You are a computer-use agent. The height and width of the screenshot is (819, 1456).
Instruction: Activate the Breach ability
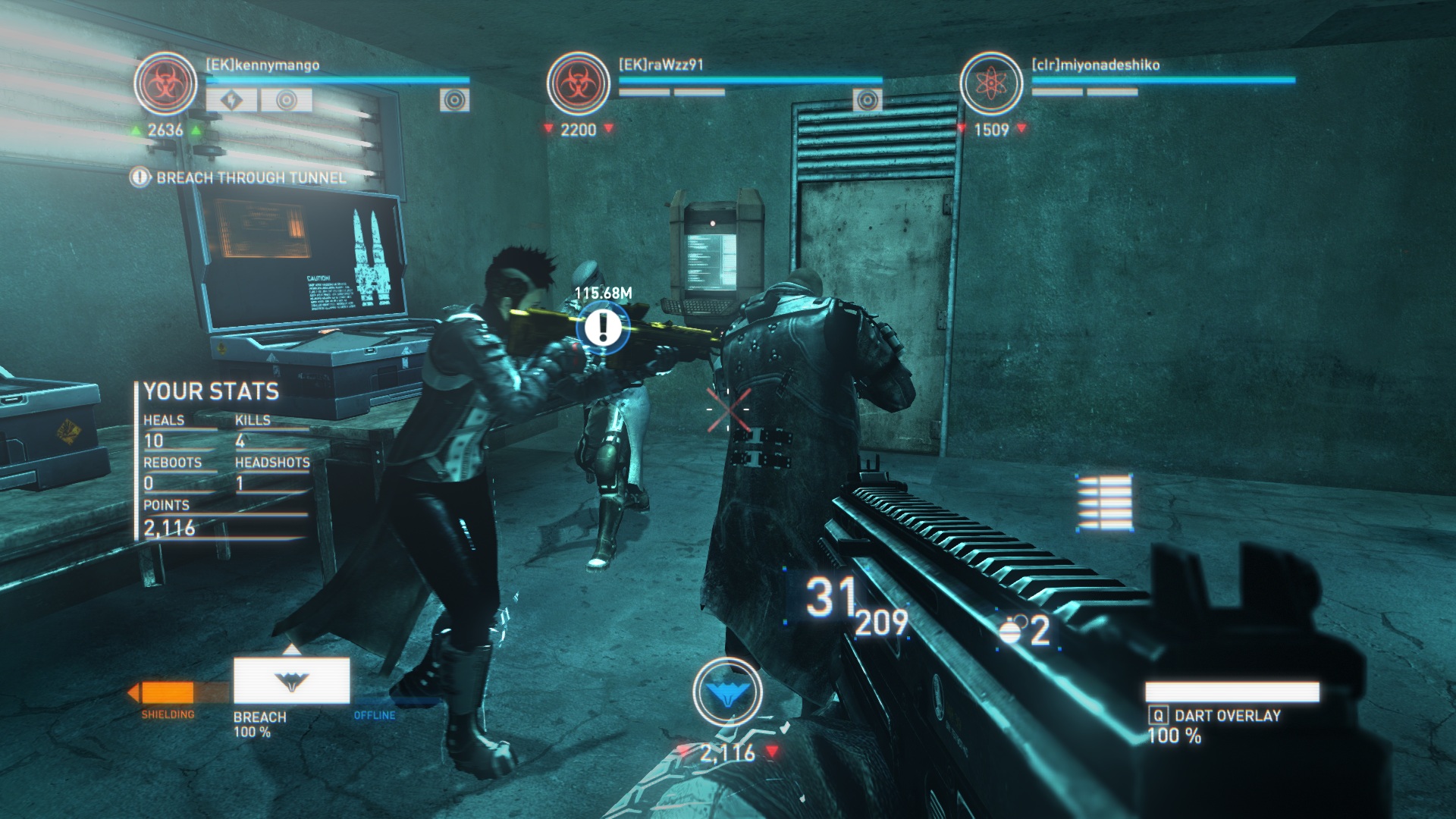[x=291, y=681]
